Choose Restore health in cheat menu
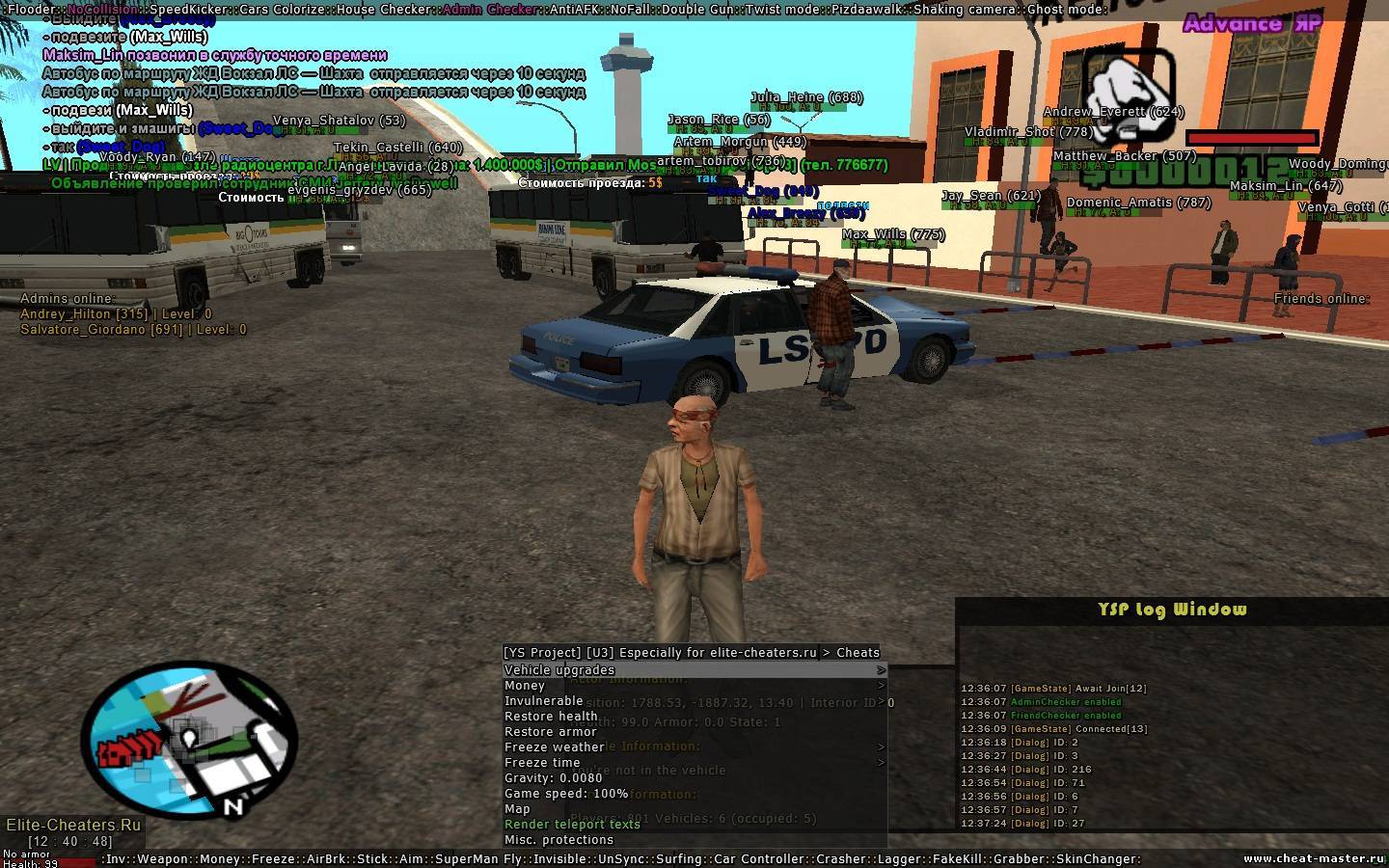 click(x=551, y=717)
